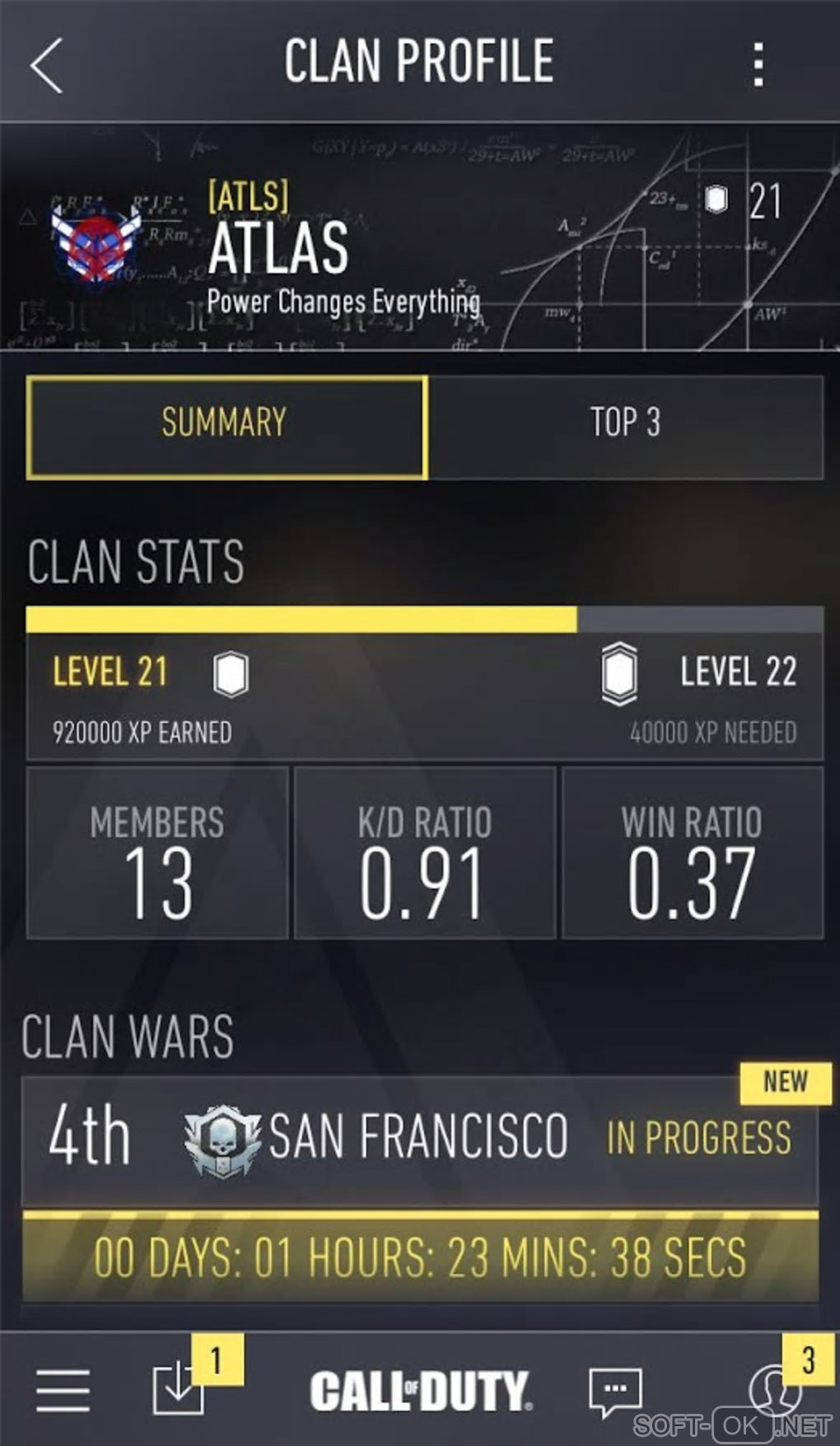
Task: Open the downloads inbox icon
Action: coord(179,1390)
